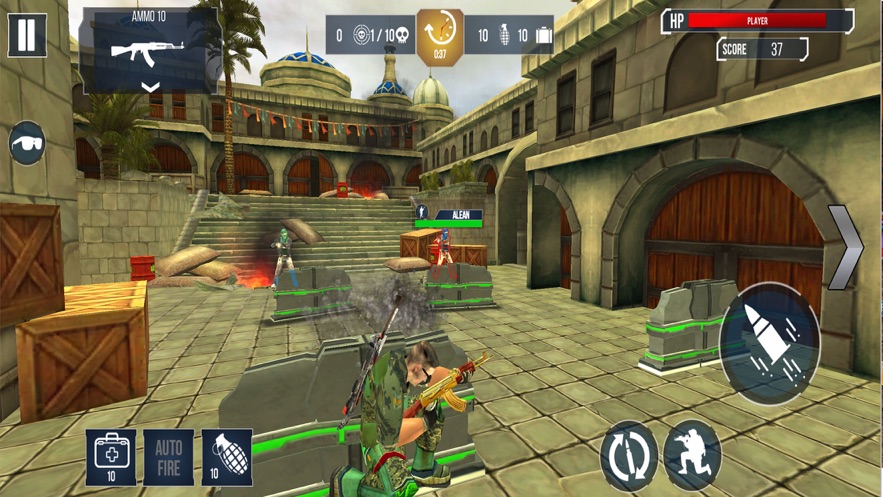Reload weapon with circular arrows button

click(629, 457)
